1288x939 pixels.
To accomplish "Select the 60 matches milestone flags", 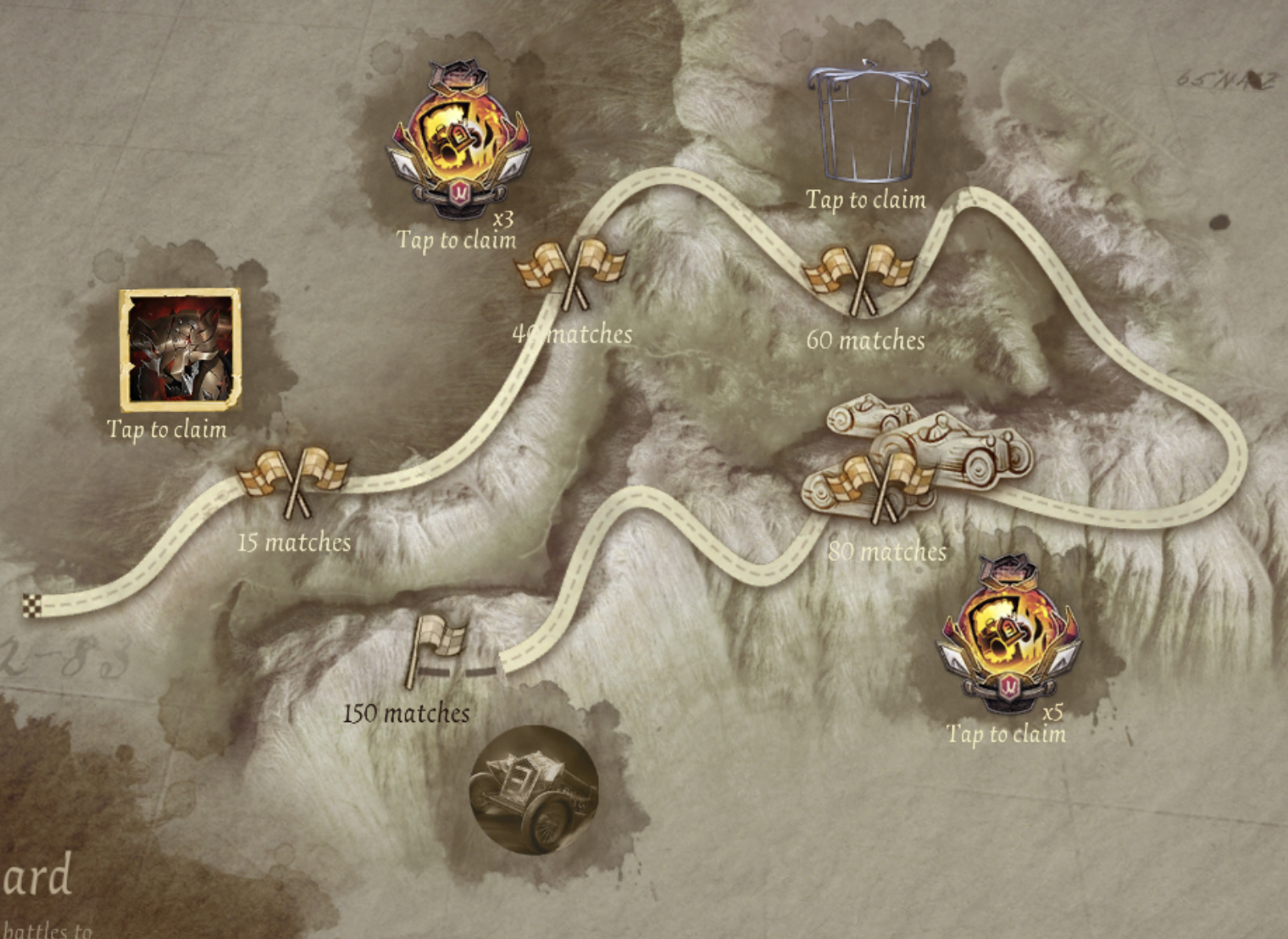I will pos(859,277).
